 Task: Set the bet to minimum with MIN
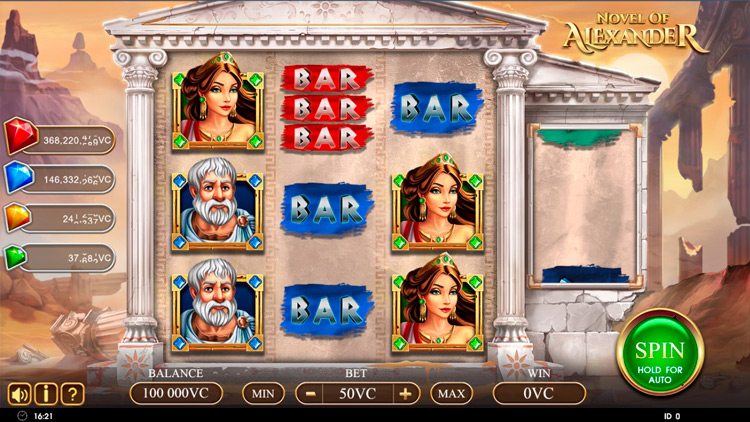[x=263, y=393]
